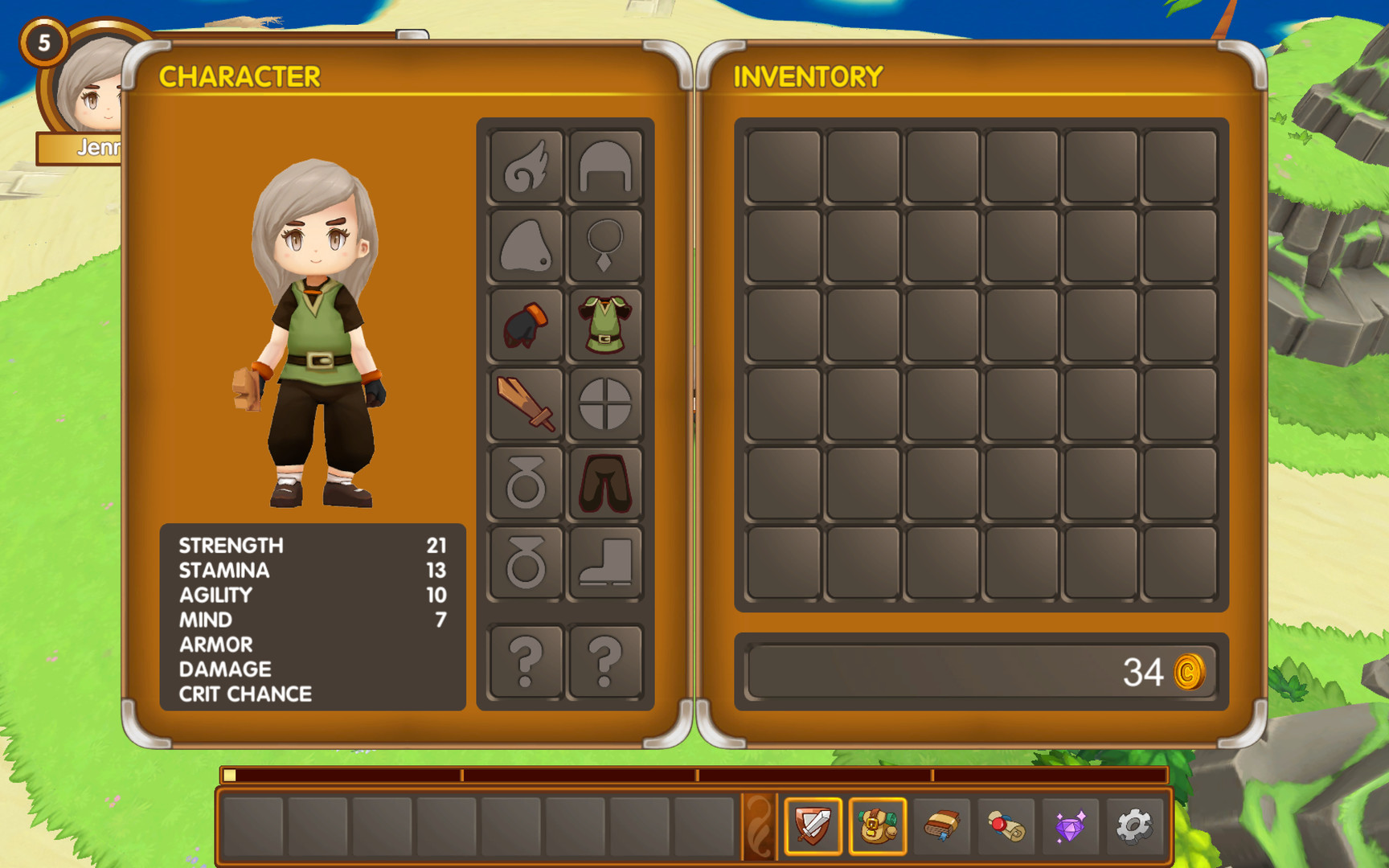Select the equipped pants slot
The image size is (1389, 868).
click(x=605, y=482)
